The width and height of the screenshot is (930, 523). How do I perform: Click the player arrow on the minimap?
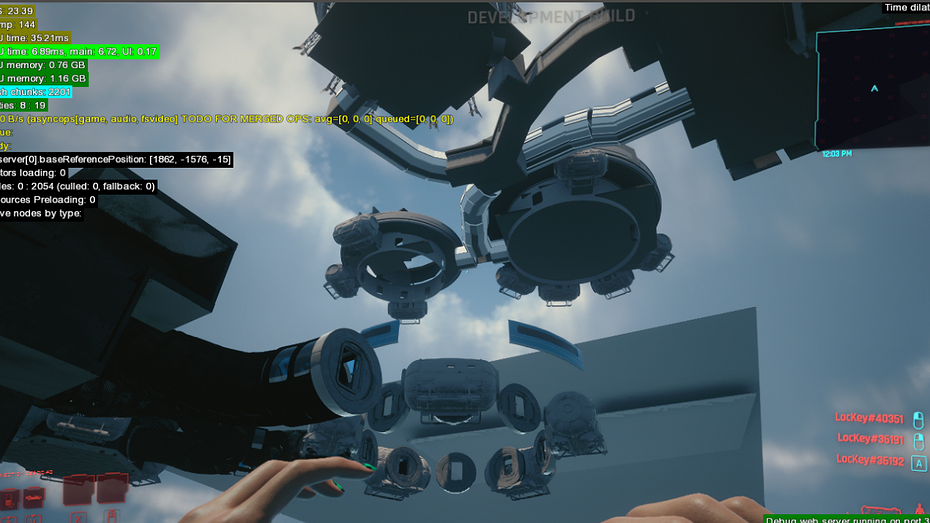pos(875,88)
